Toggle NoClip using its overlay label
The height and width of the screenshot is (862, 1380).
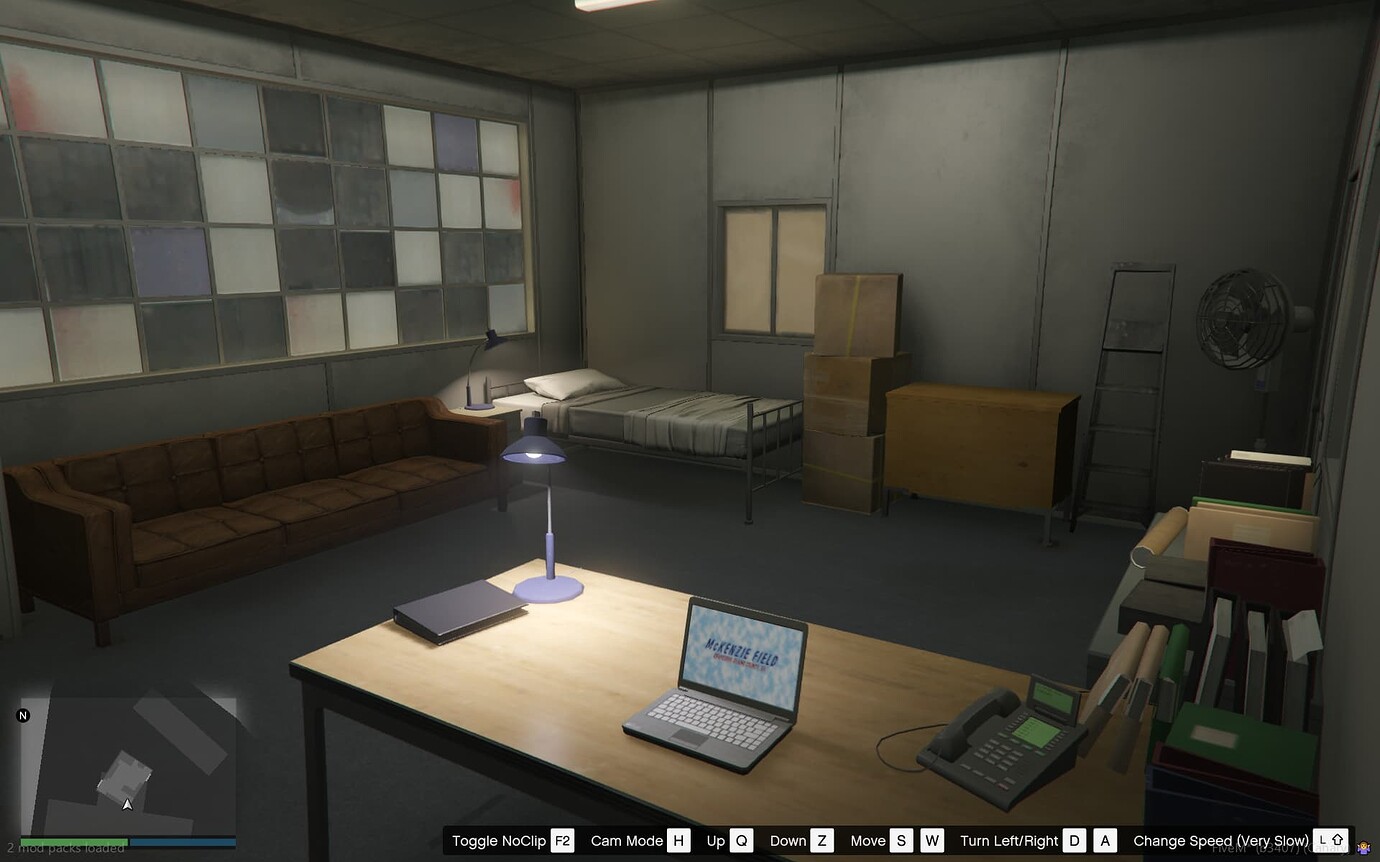tap(500, 840)
